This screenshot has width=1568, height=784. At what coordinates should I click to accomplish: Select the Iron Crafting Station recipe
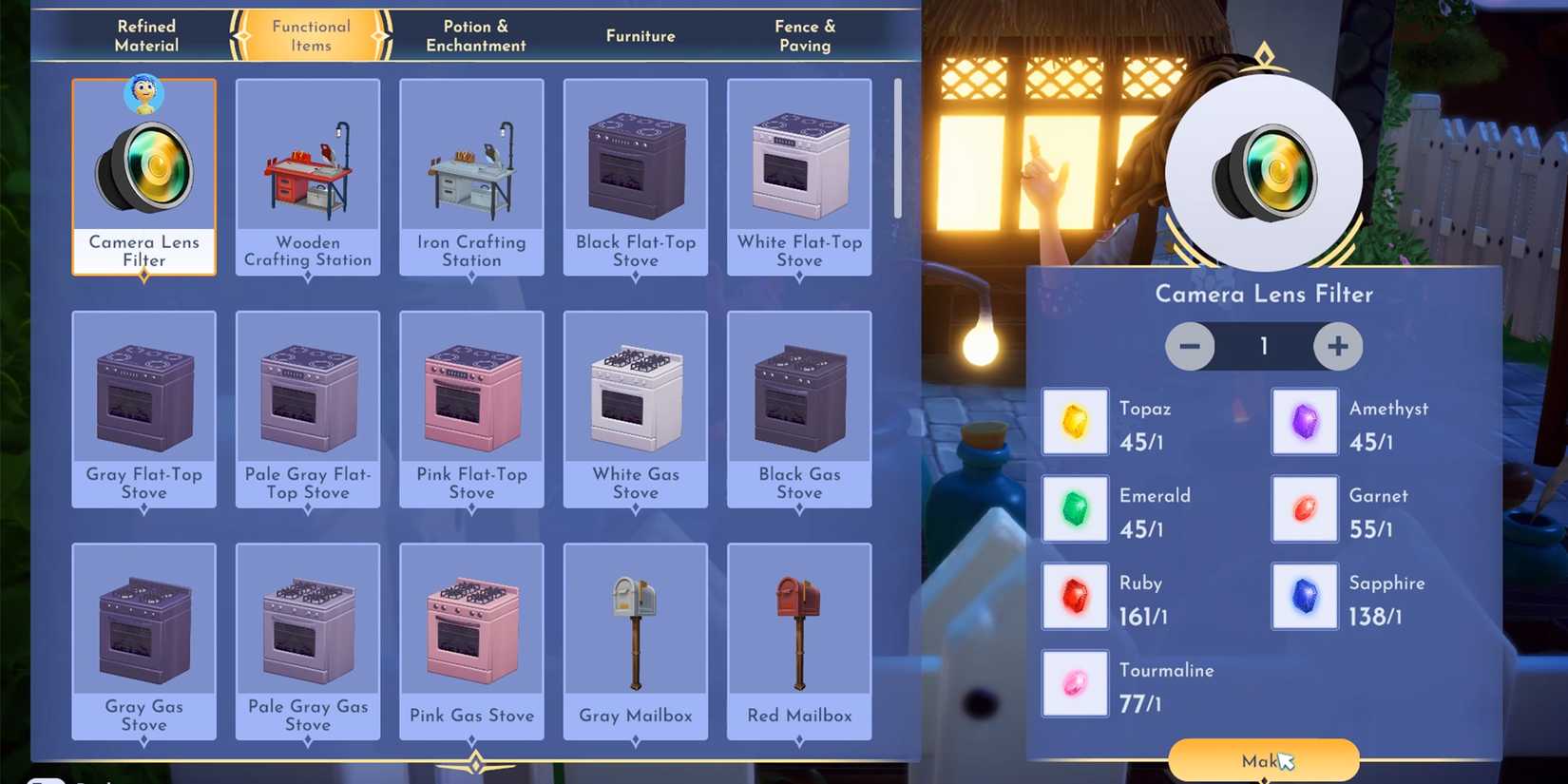(x=471, y=178)
